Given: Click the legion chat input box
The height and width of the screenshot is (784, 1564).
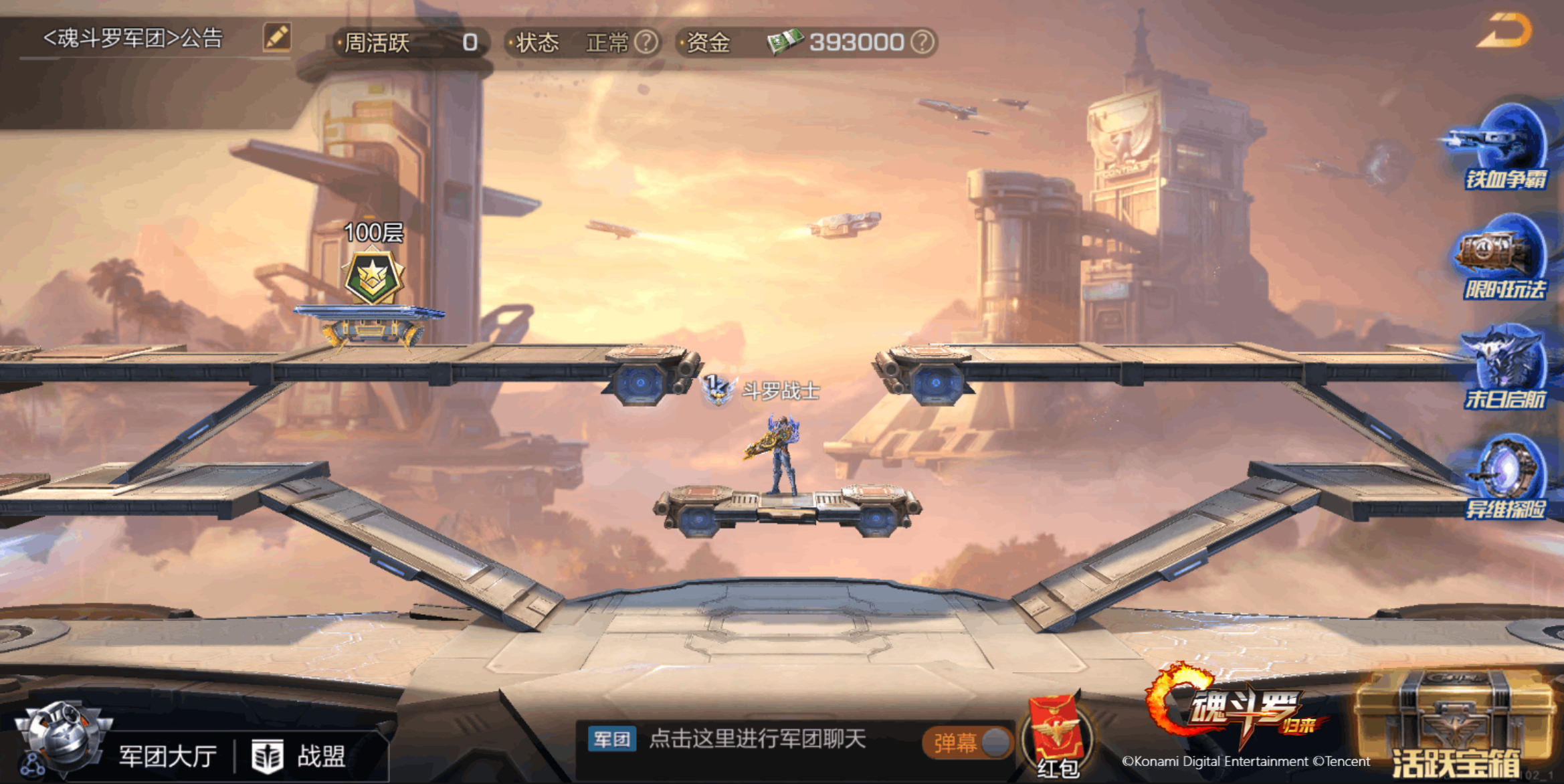Looking at the screenshot, I should (756, 739).
